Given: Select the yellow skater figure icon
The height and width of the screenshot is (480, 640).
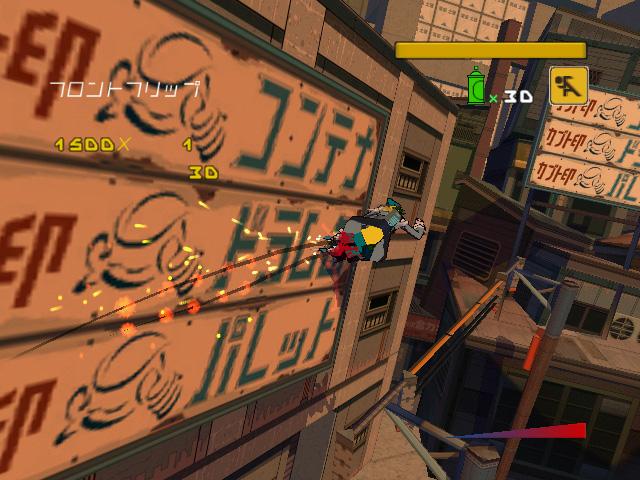Looking at the screenshot, I should pyautogui.click(x=568, y=86).
